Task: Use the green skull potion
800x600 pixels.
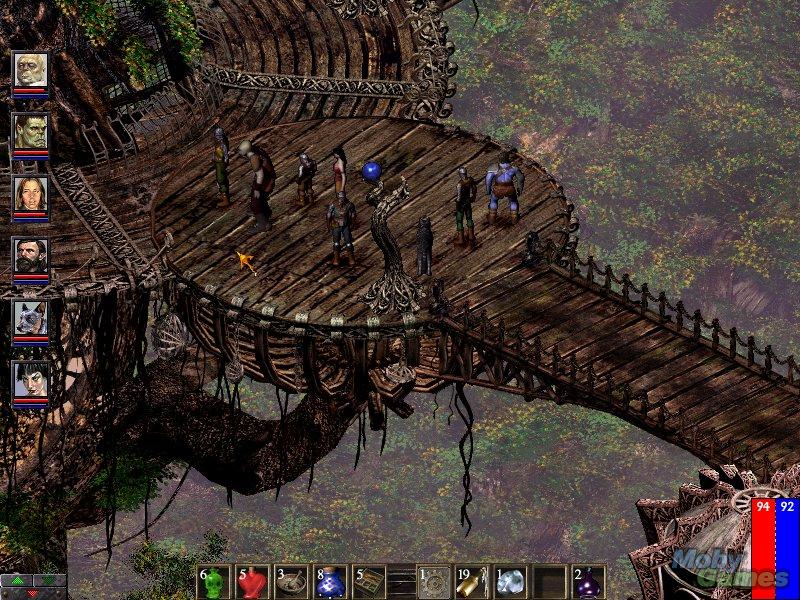Action: click(215, 582)
